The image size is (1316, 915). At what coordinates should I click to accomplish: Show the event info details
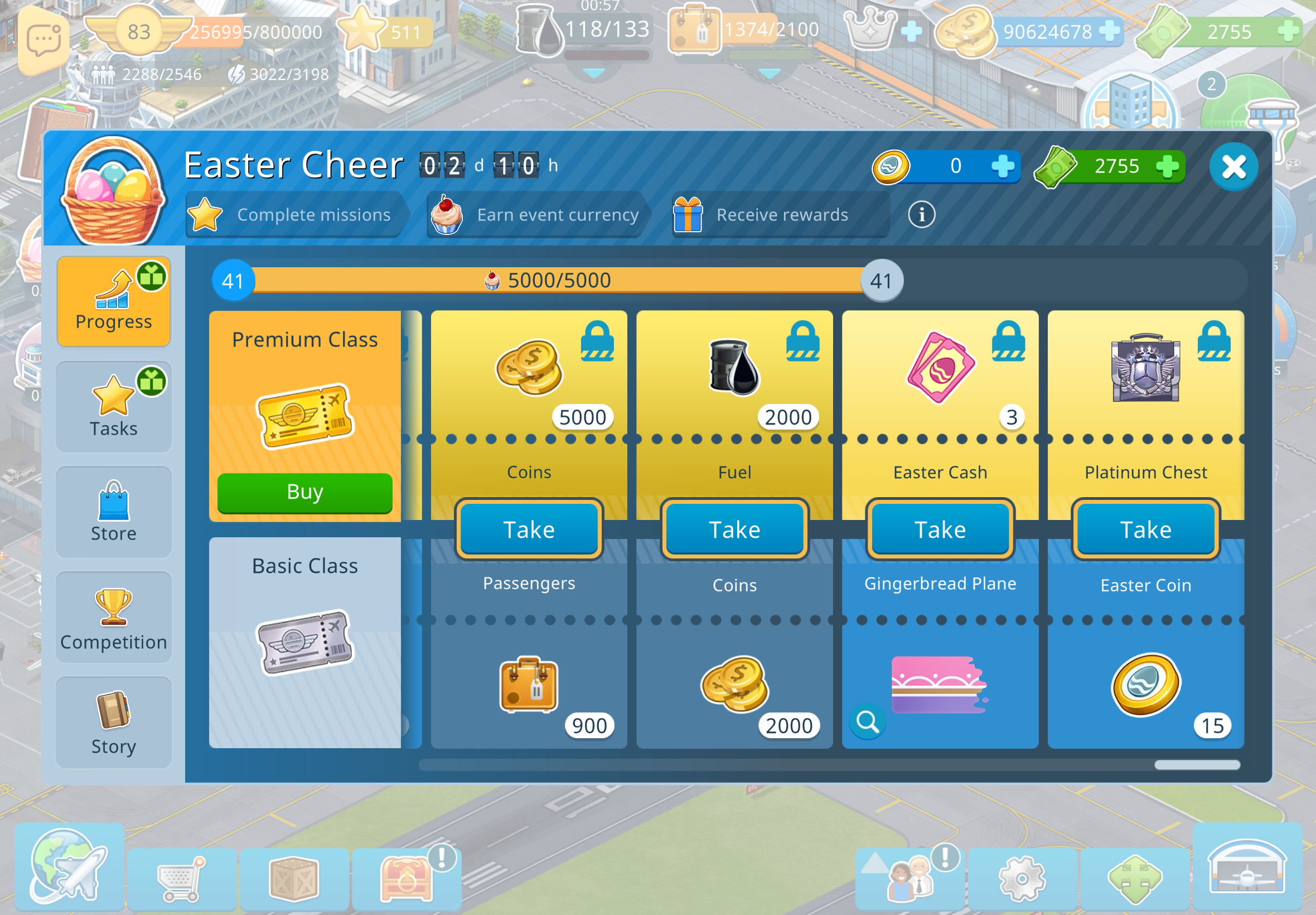point(921,214)
